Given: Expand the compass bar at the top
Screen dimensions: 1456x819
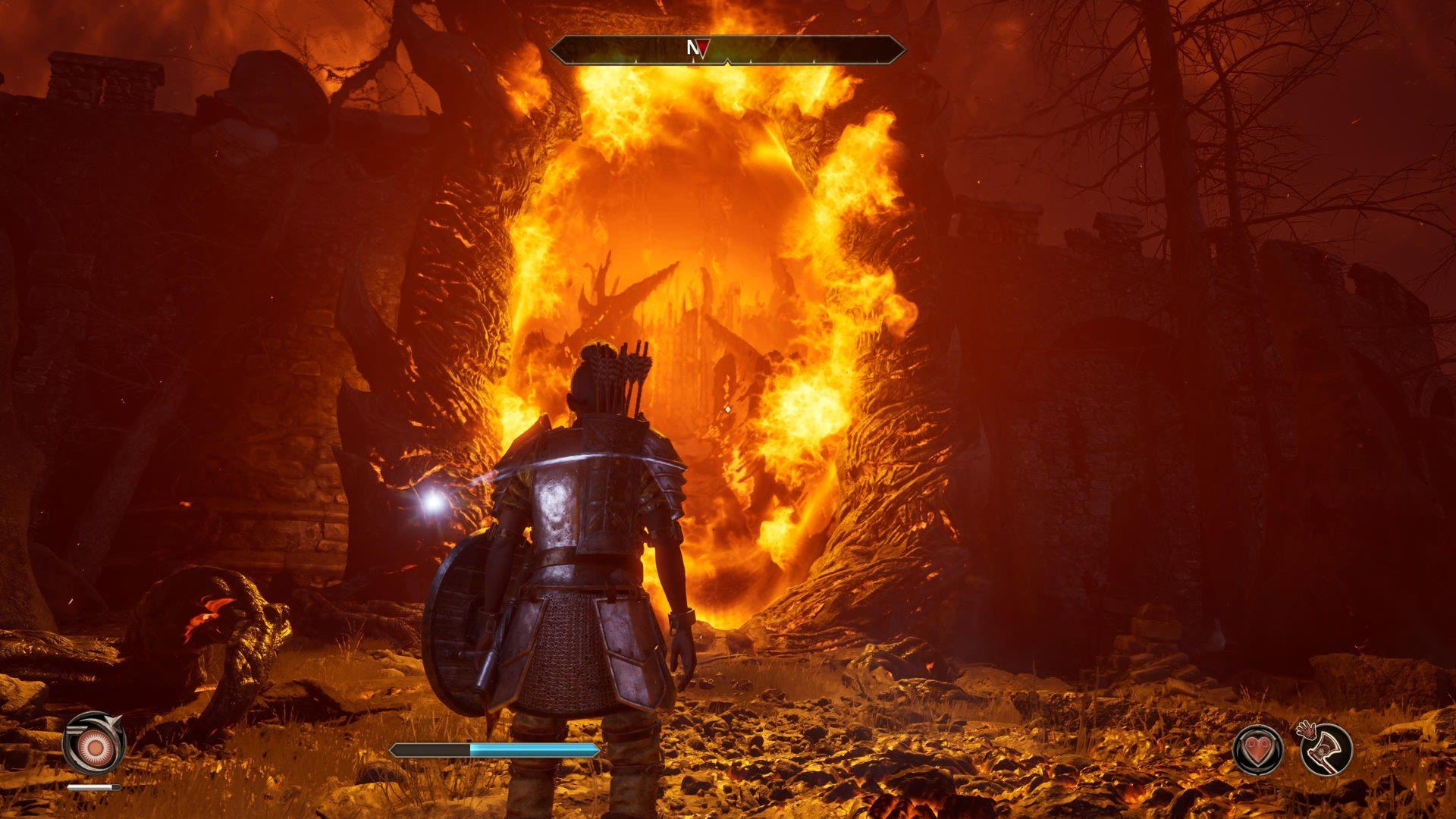Looking at the screenshot, I should coord(726,47).
